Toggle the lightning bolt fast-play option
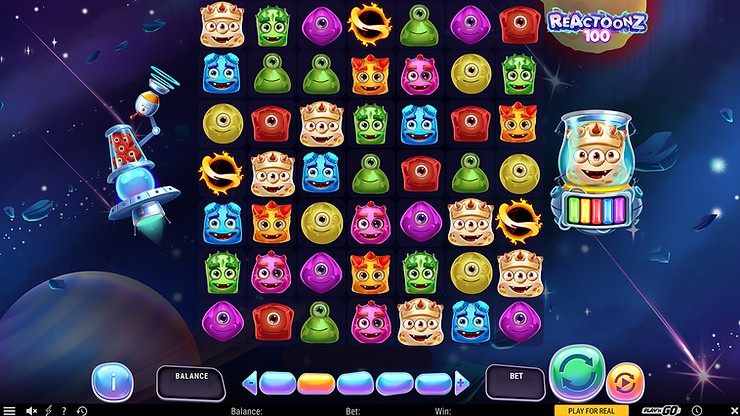The height and width of the screenshot is (416, 740). [x=48, y=410]
